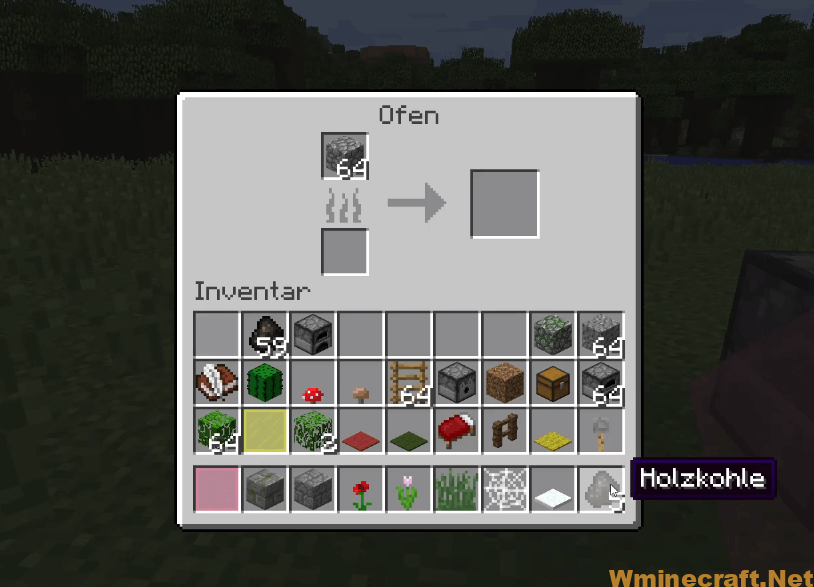The image size is (814, 587).
Task: Pick up cobblestone from the furnace input slot
Action: pyautogui.click(x=345, y=156)
